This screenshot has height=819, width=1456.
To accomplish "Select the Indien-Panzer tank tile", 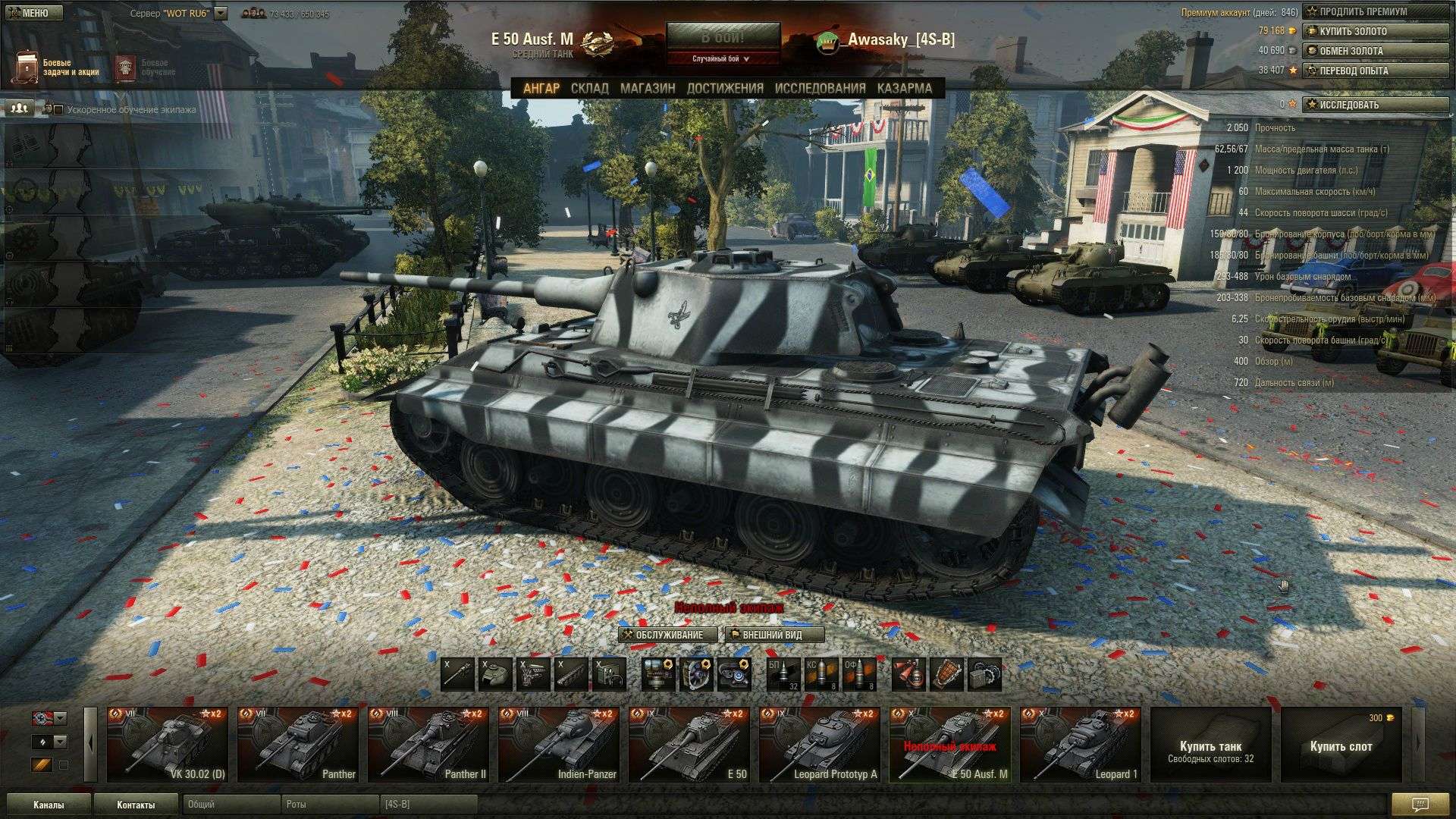I will click(558, 744).
